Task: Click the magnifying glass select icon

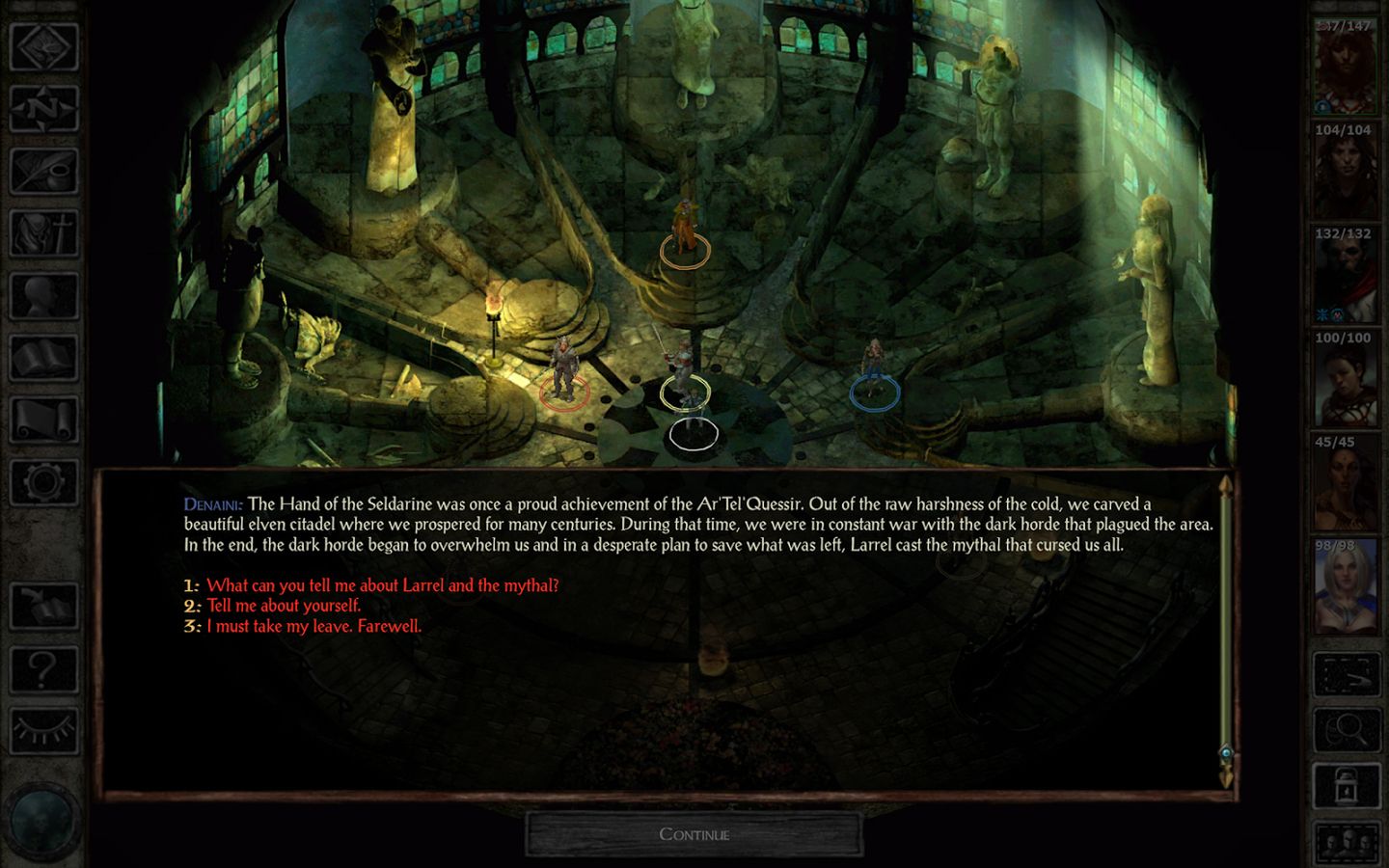Action: [x=1345, y=728]
